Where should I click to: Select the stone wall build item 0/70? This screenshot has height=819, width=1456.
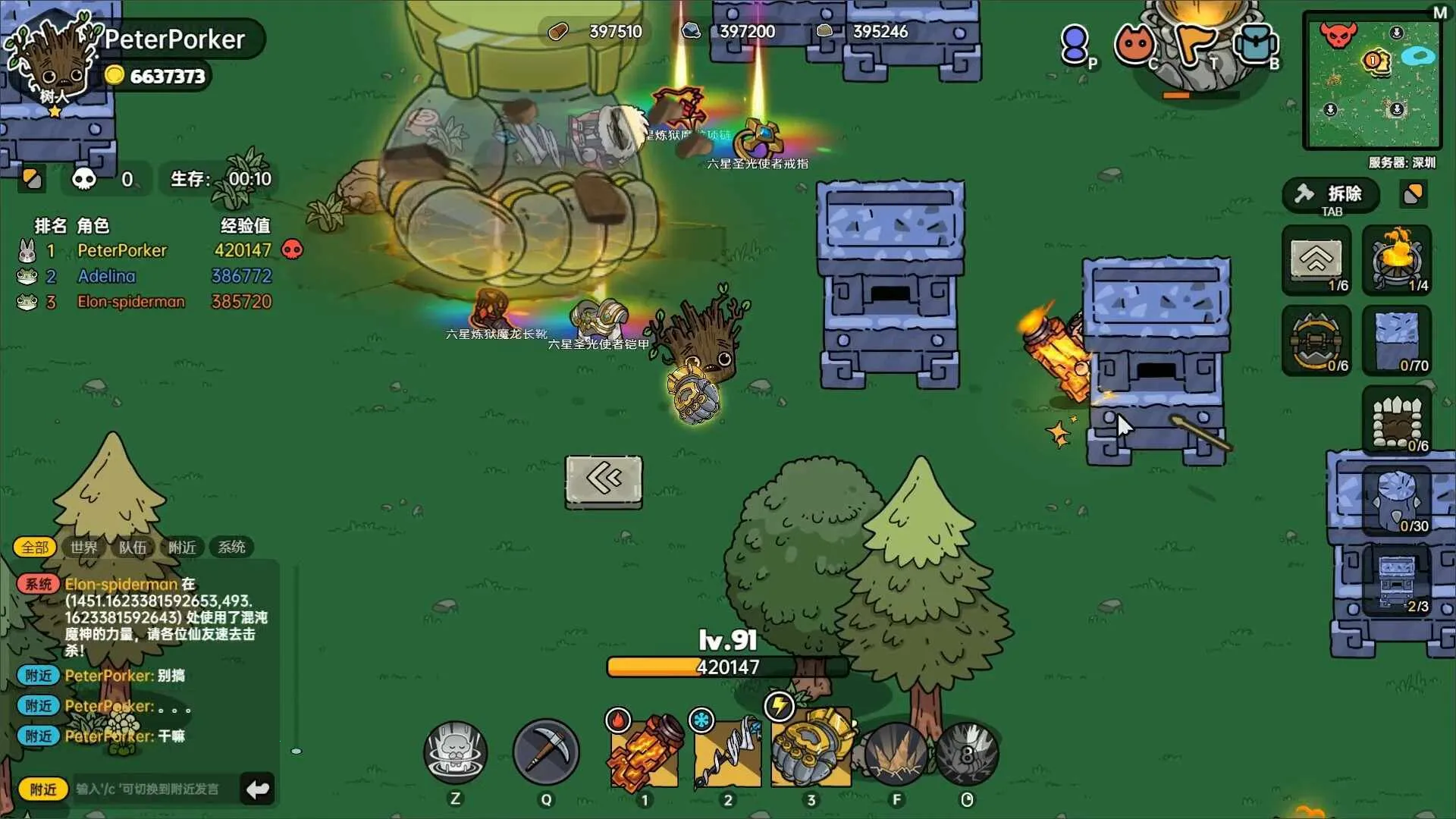(1398, 340)
